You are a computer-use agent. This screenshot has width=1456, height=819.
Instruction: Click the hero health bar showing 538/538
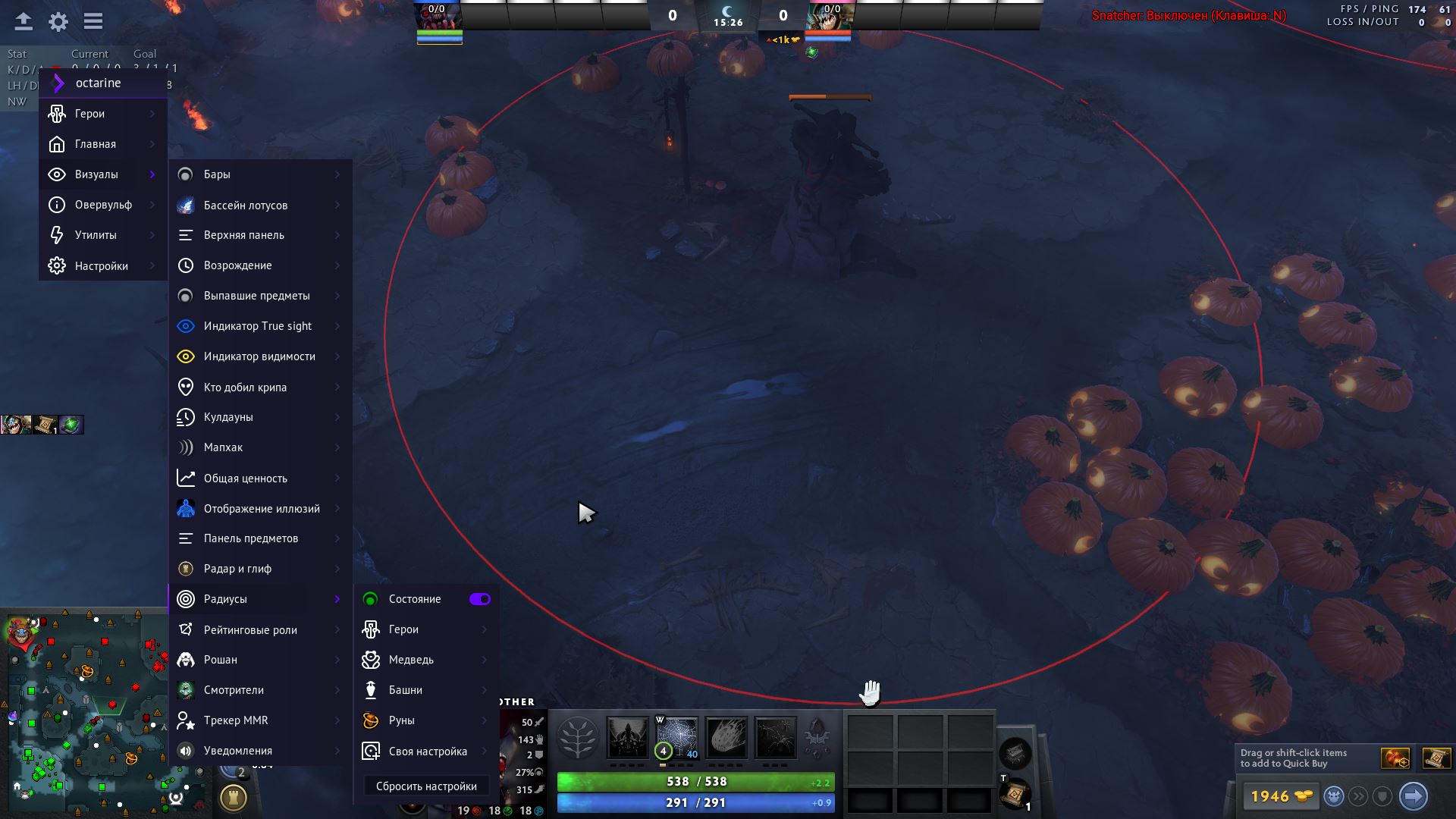[694, 781]
